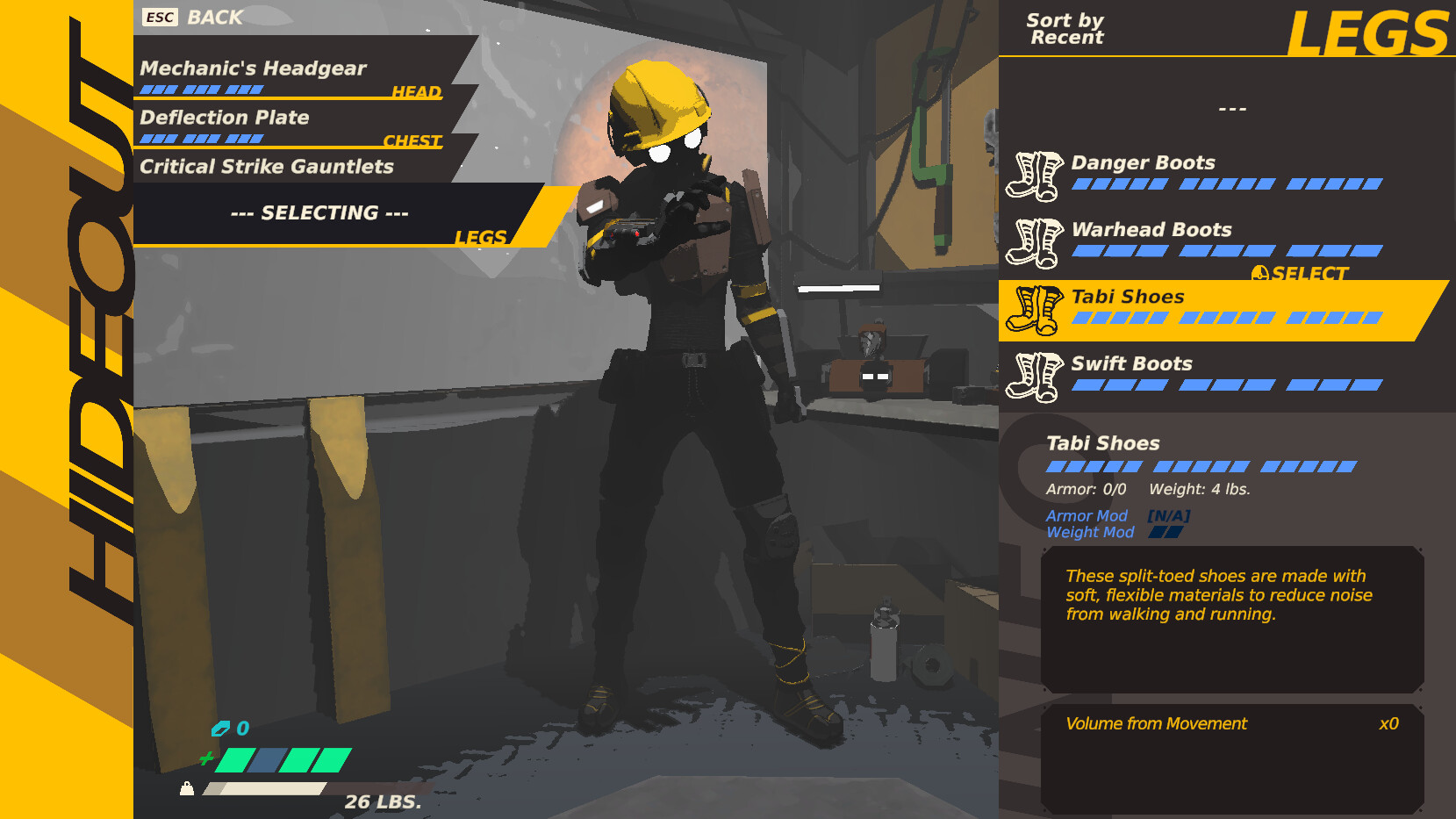Image resolution: width=1456 pixels, height=819 pixels.
Task: Click the Swift Boots boot icon
Action: coord(1036,375)
